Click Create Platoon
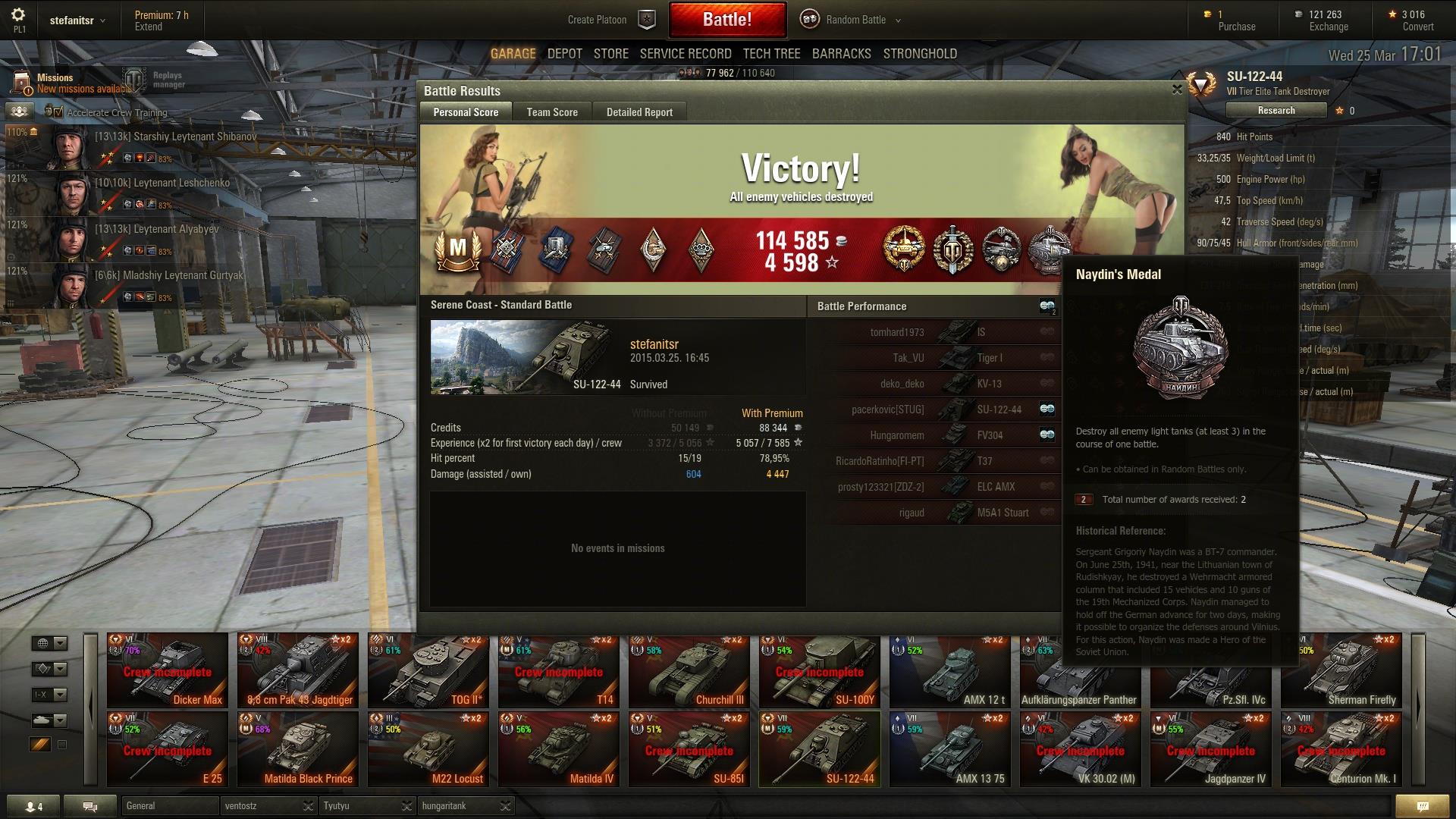 click(598, 20)
